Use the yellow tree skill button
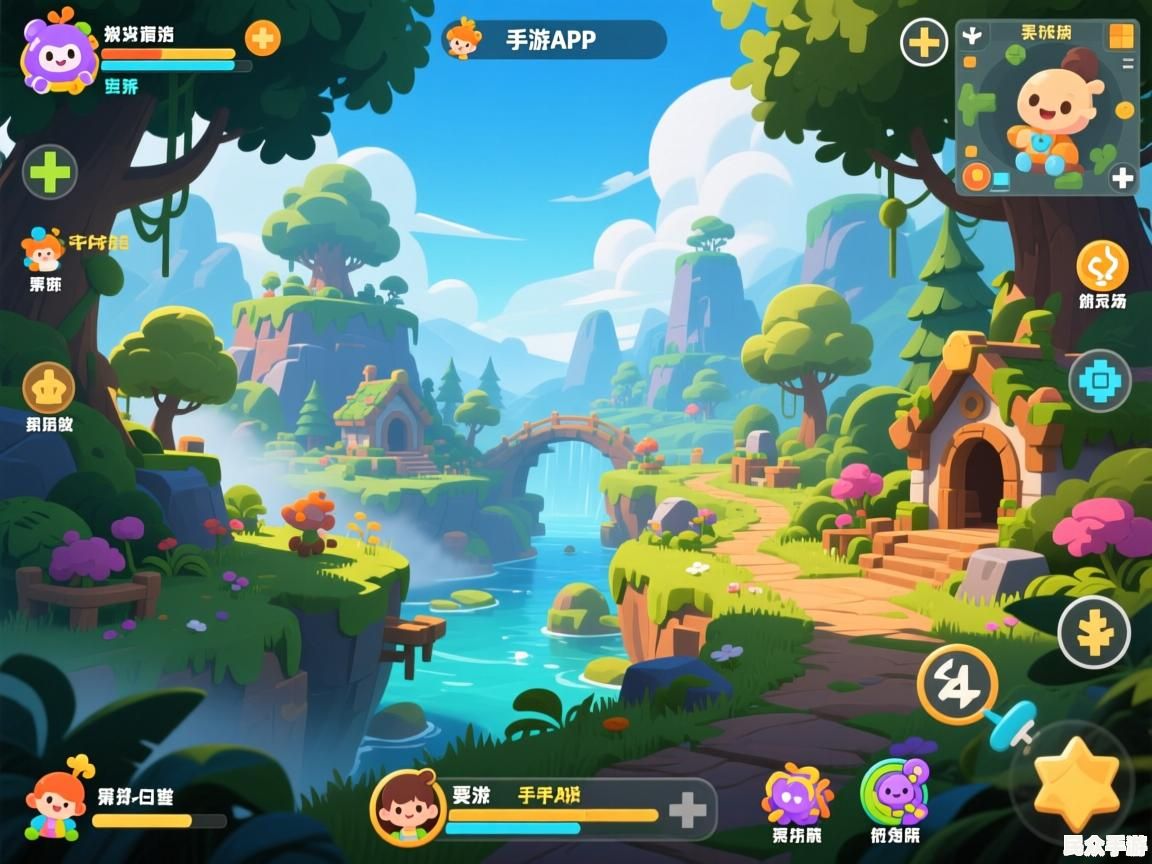This screenshot has height=864, width=1152. click(x=1094, y=632)
